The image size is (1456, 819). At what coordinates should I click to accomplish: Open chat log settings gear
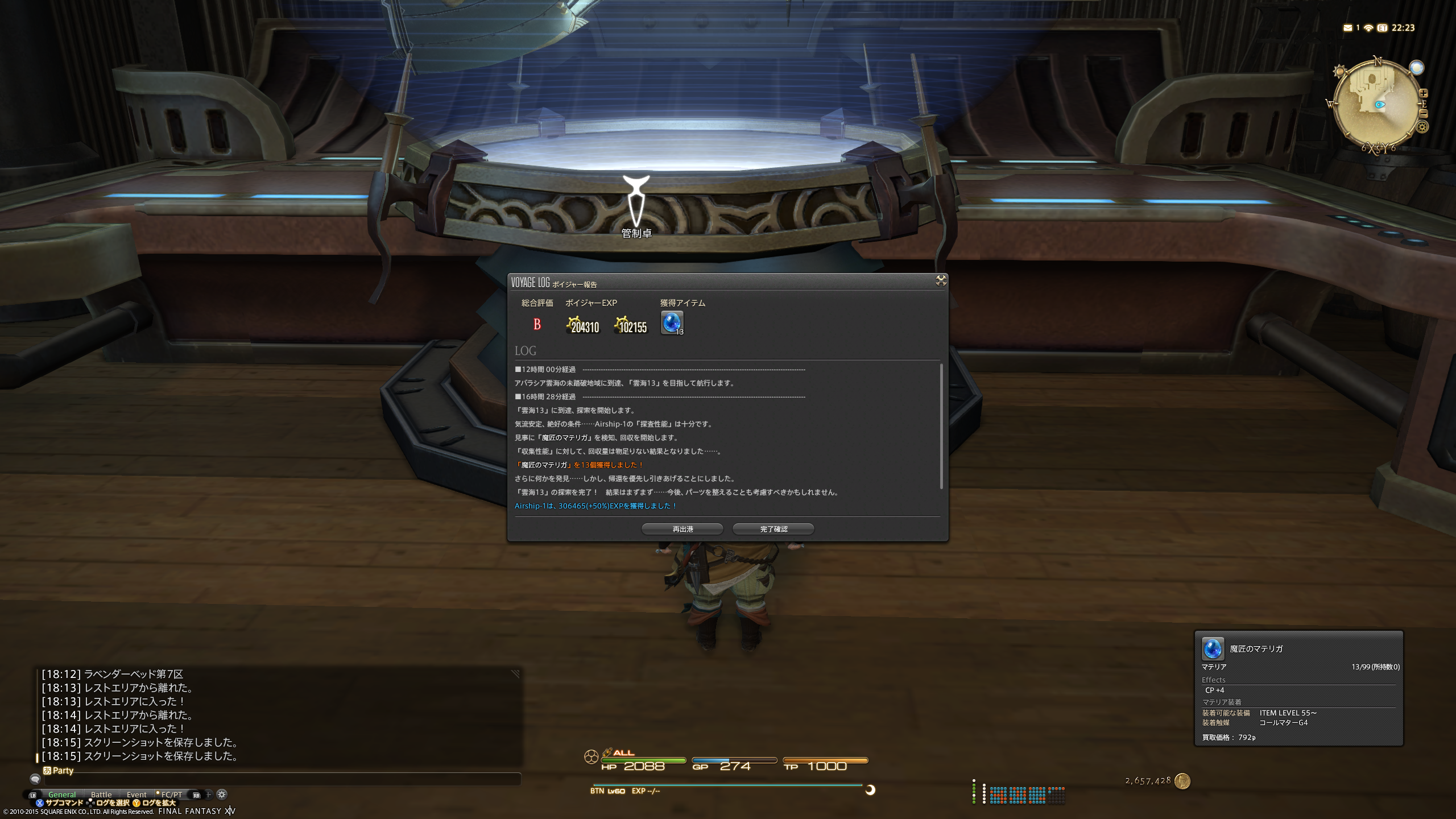222,795
